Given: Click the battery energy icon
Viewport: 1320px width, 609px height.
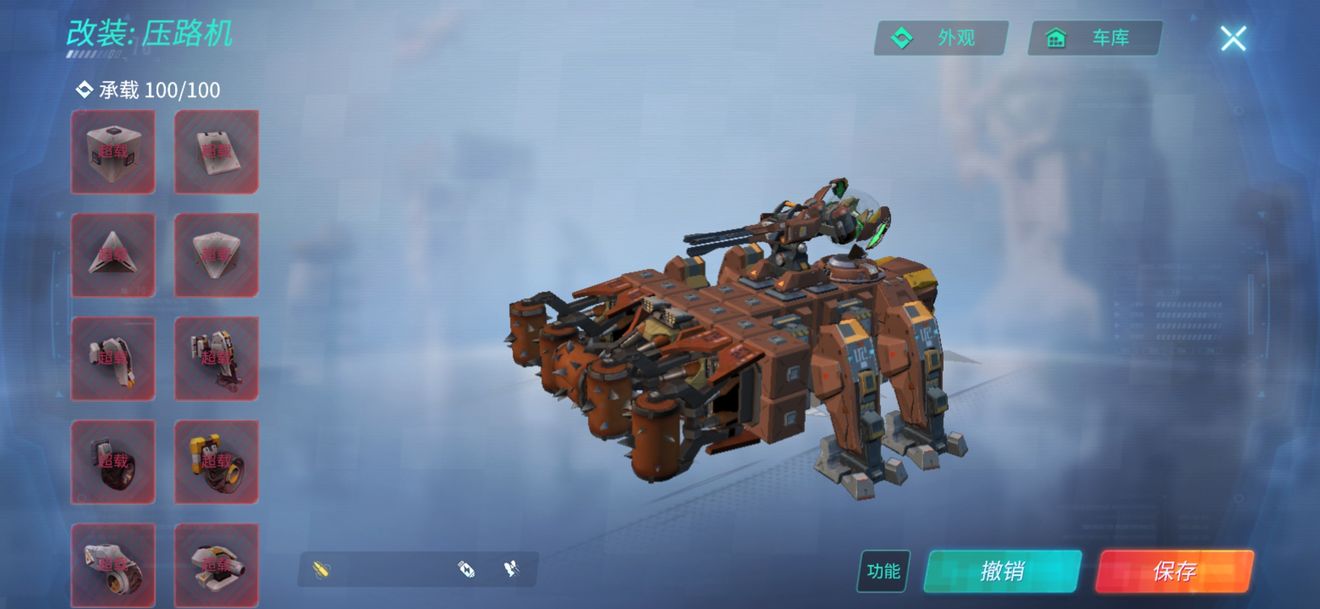Looking at the screenshot, I should pyautogui.click(x=465, y=569).
